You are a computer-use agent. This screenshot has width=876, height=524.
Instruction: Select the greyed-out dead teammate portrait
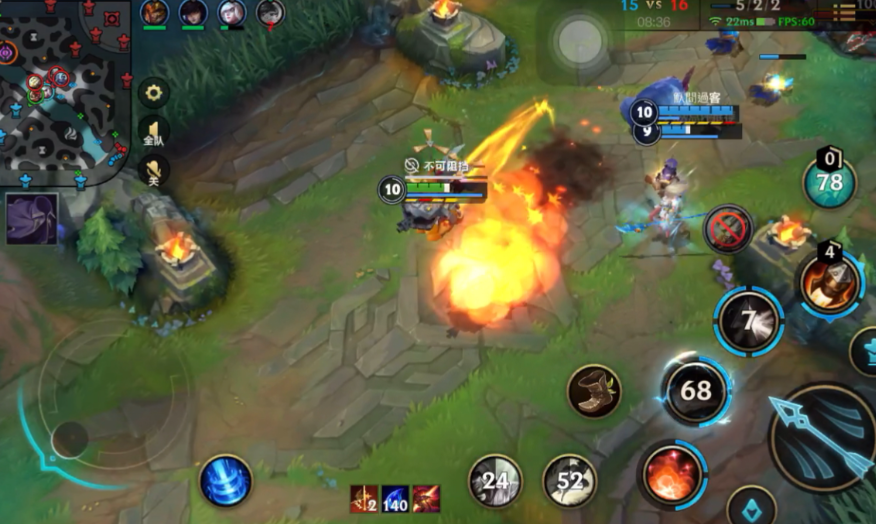tap(270, 13)
